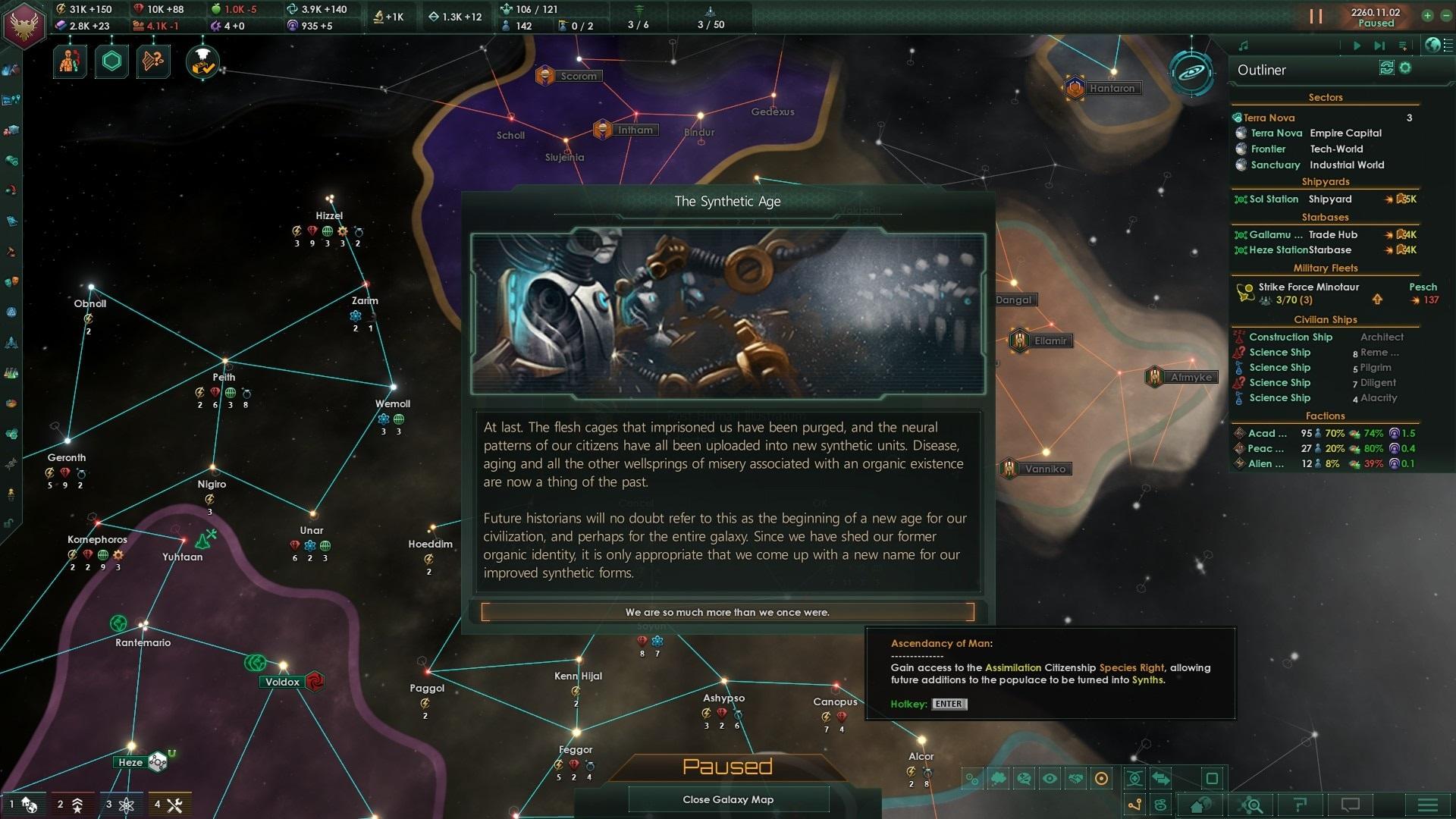Select Strike Force Minotaur fleet
The image size is (1456, 819).
click(x=1308, y=287)
